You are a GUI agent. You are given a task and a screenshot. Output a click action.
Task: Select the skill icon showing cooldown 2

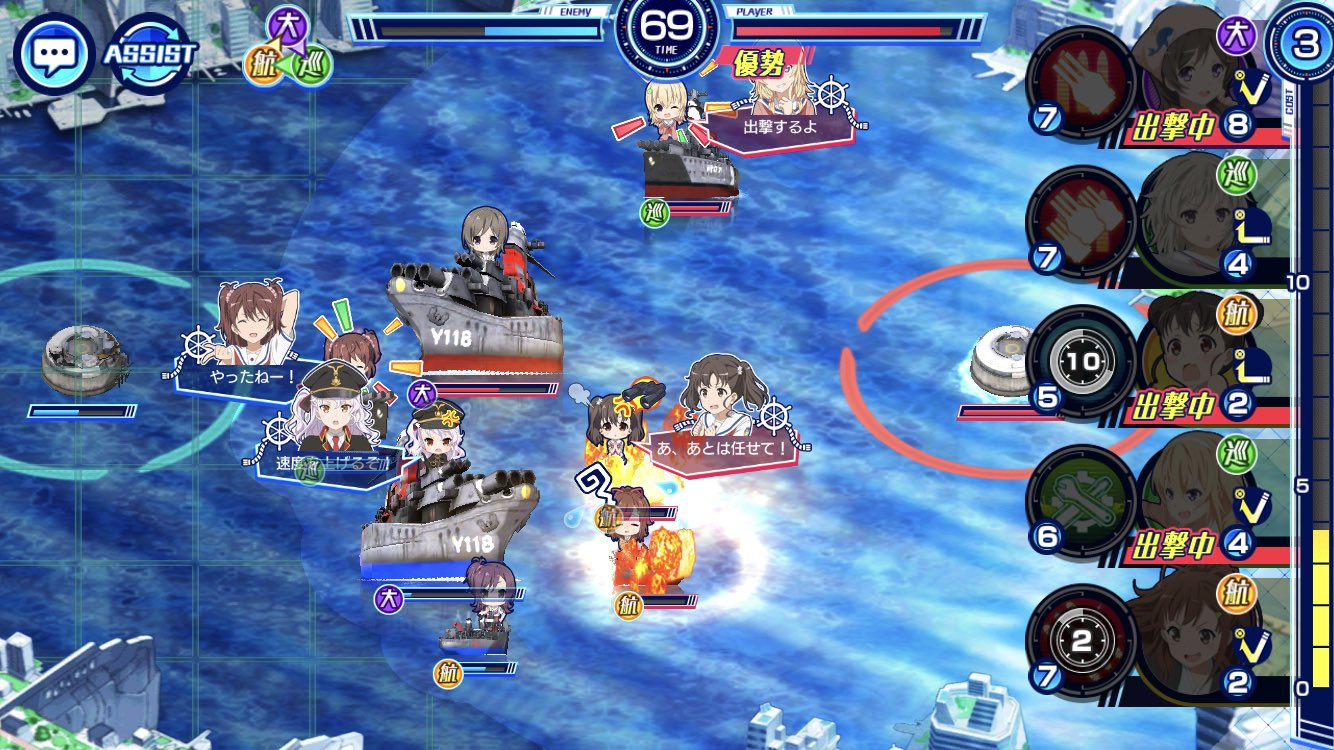click(x=1080, y=641)
